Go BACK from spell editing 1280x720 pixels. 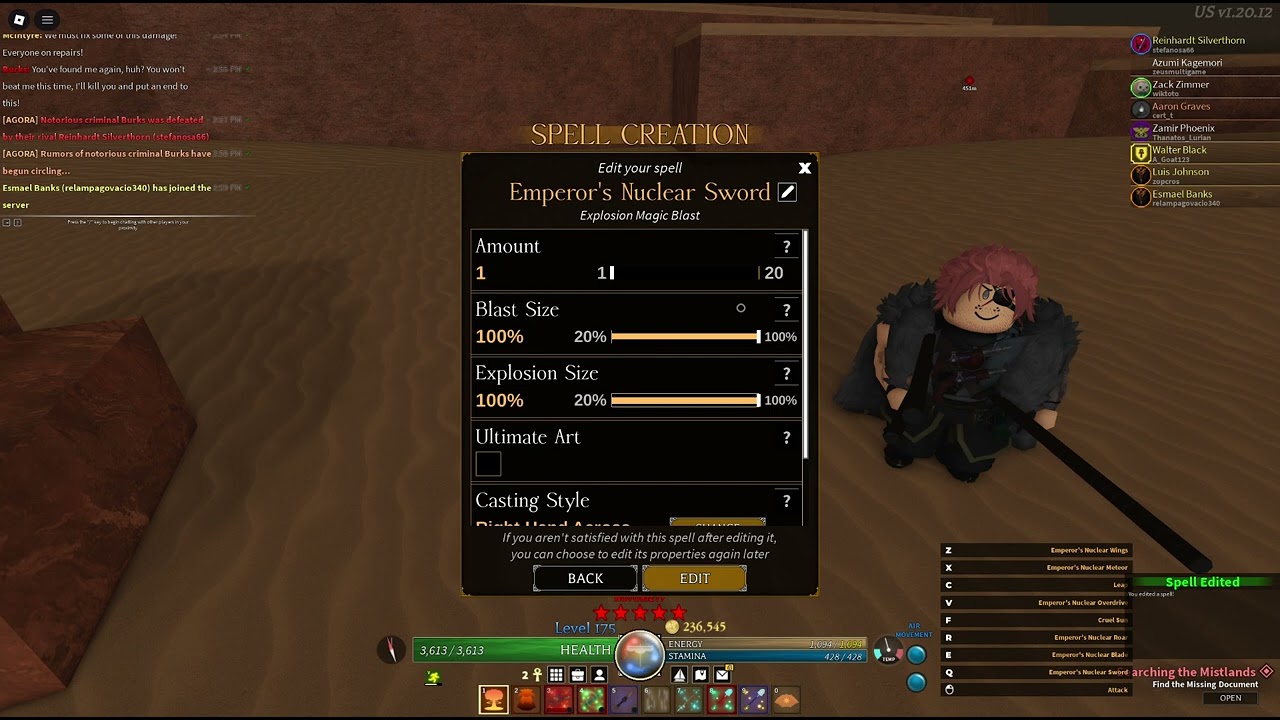click(585, 578)
